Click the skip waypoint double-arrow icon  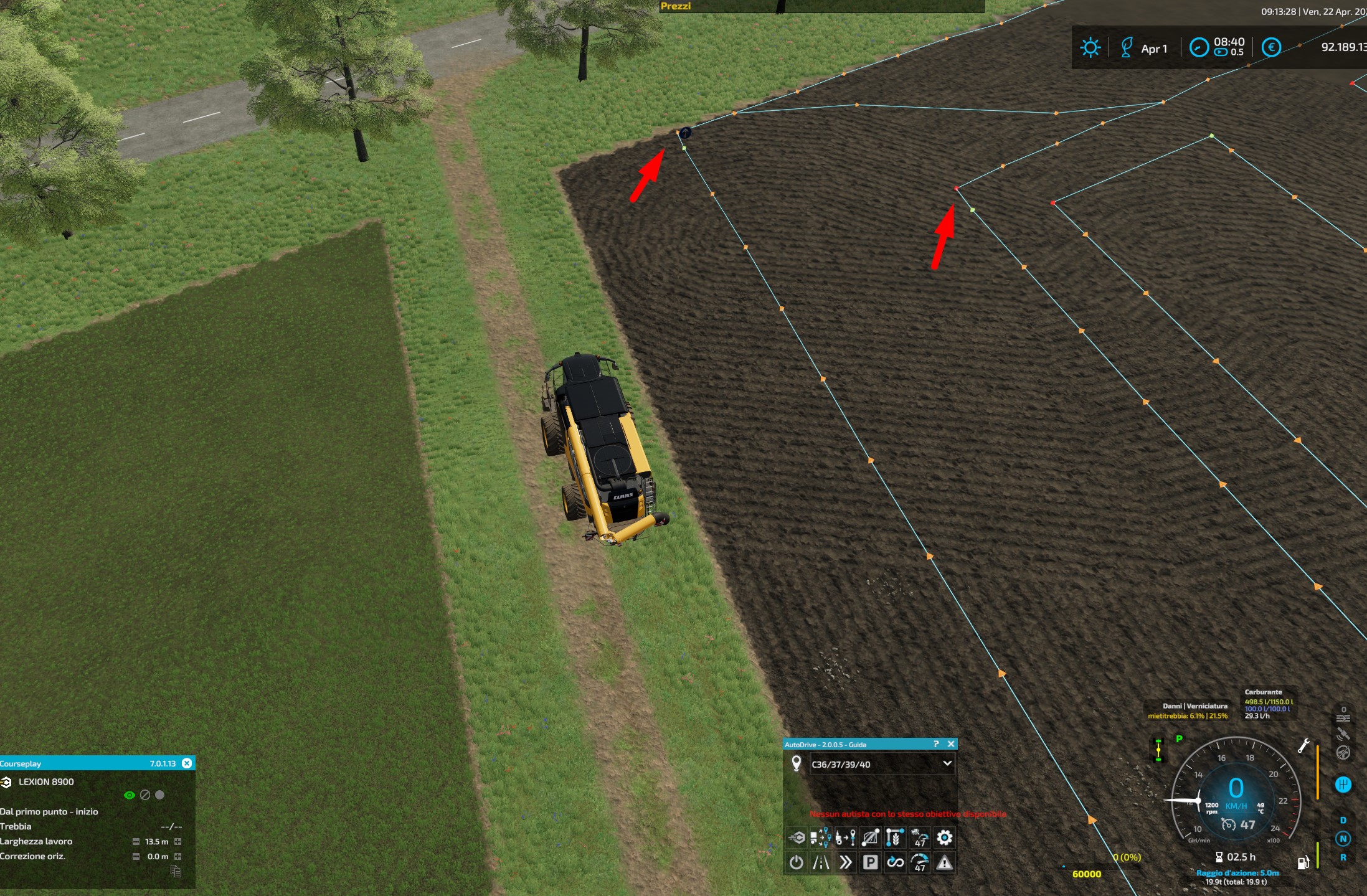[845, 862]
